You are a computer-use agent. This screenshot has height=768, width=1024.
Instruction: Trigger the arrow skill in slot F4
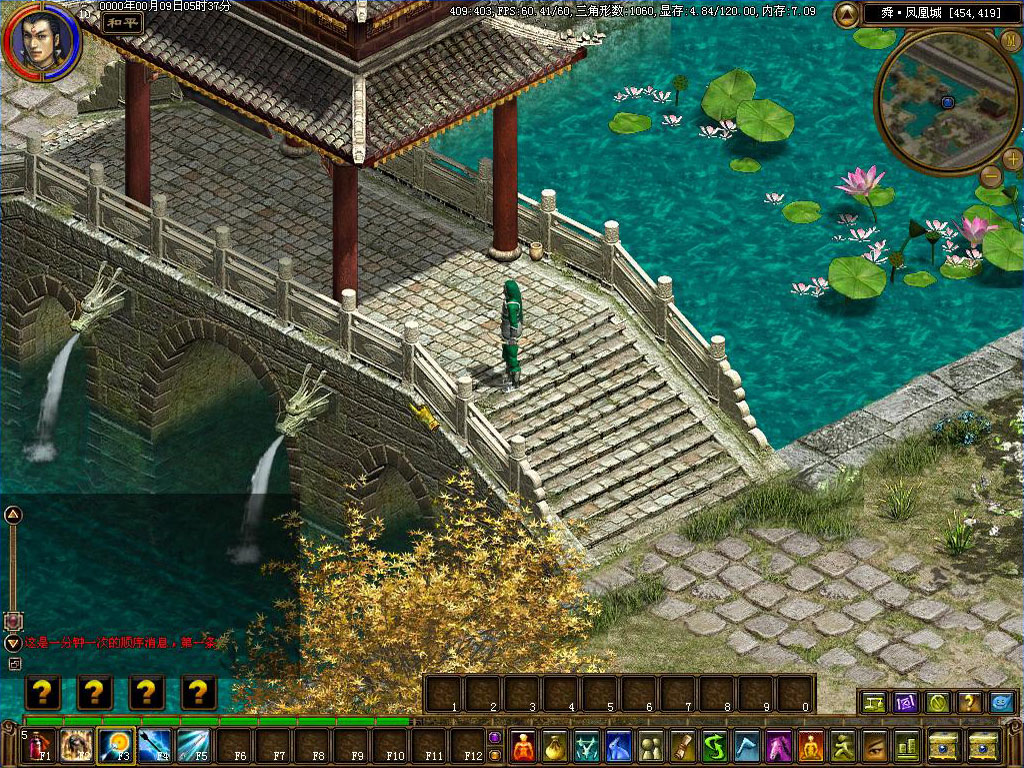(x=154, y=745)
